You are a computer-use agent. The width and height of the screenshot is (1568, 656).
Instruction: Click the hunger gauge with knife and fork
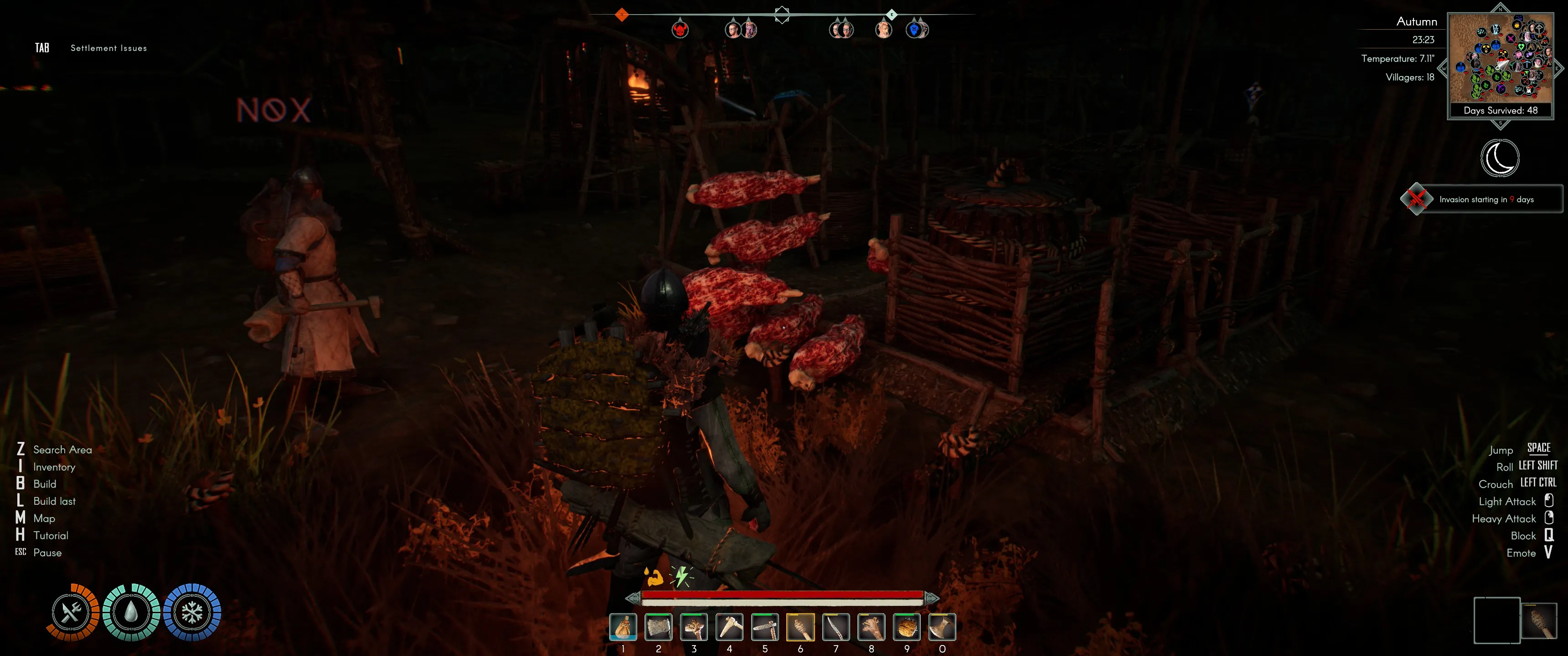[x=72, y=612]
